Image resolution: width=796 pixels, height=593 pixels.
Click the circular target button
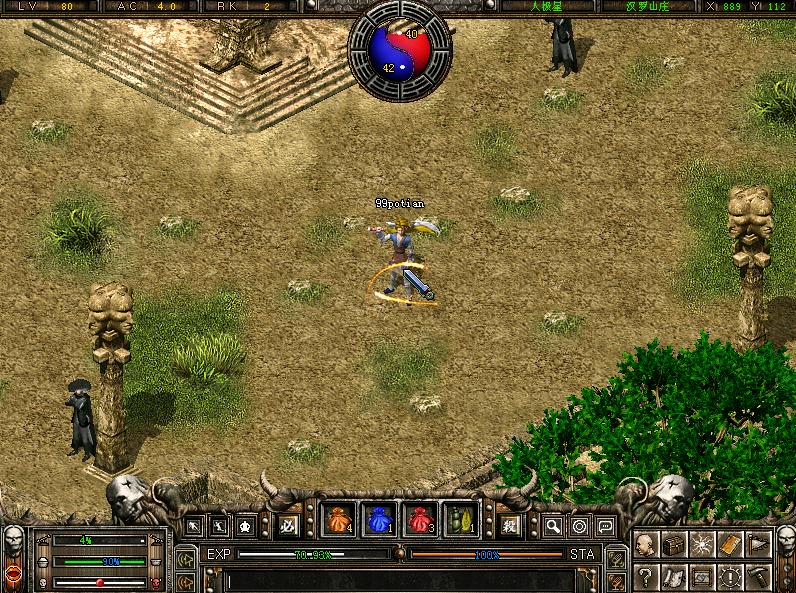(x=579, y=525)
